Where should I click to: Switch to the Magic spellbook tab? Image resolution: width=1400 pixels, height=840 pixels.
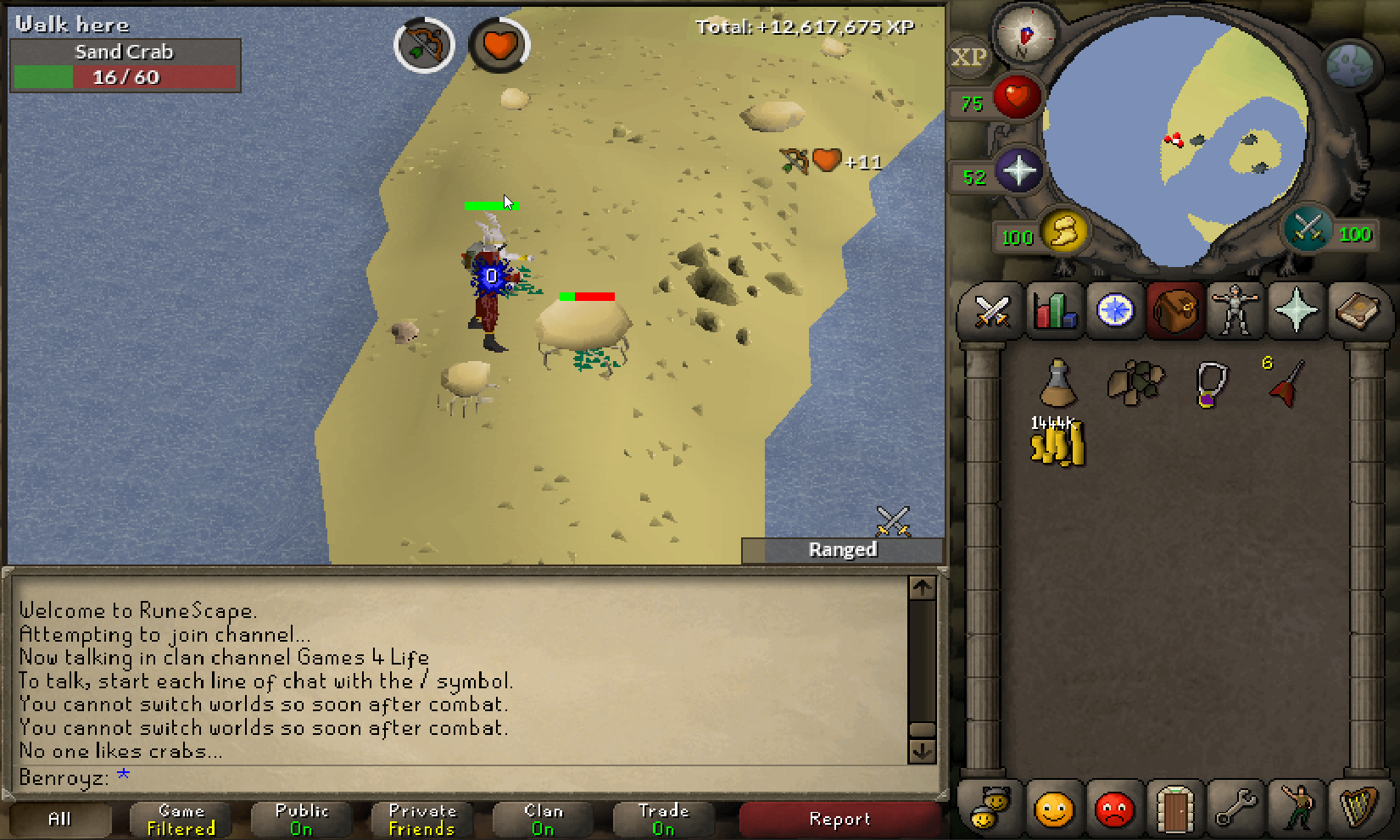pyautogui.click(x=1358, y=311)
